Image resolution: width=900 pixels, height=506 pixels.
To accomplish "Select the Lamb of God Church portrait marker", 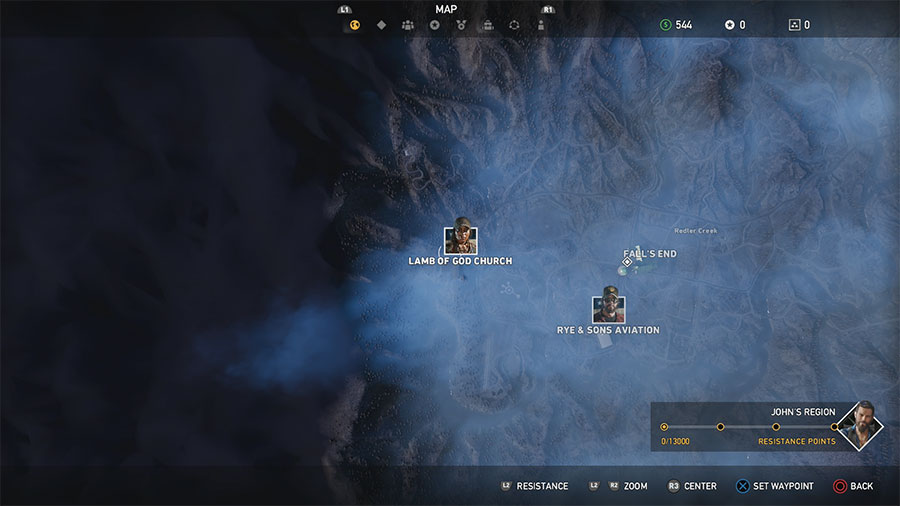I will [x=460, y=240].
